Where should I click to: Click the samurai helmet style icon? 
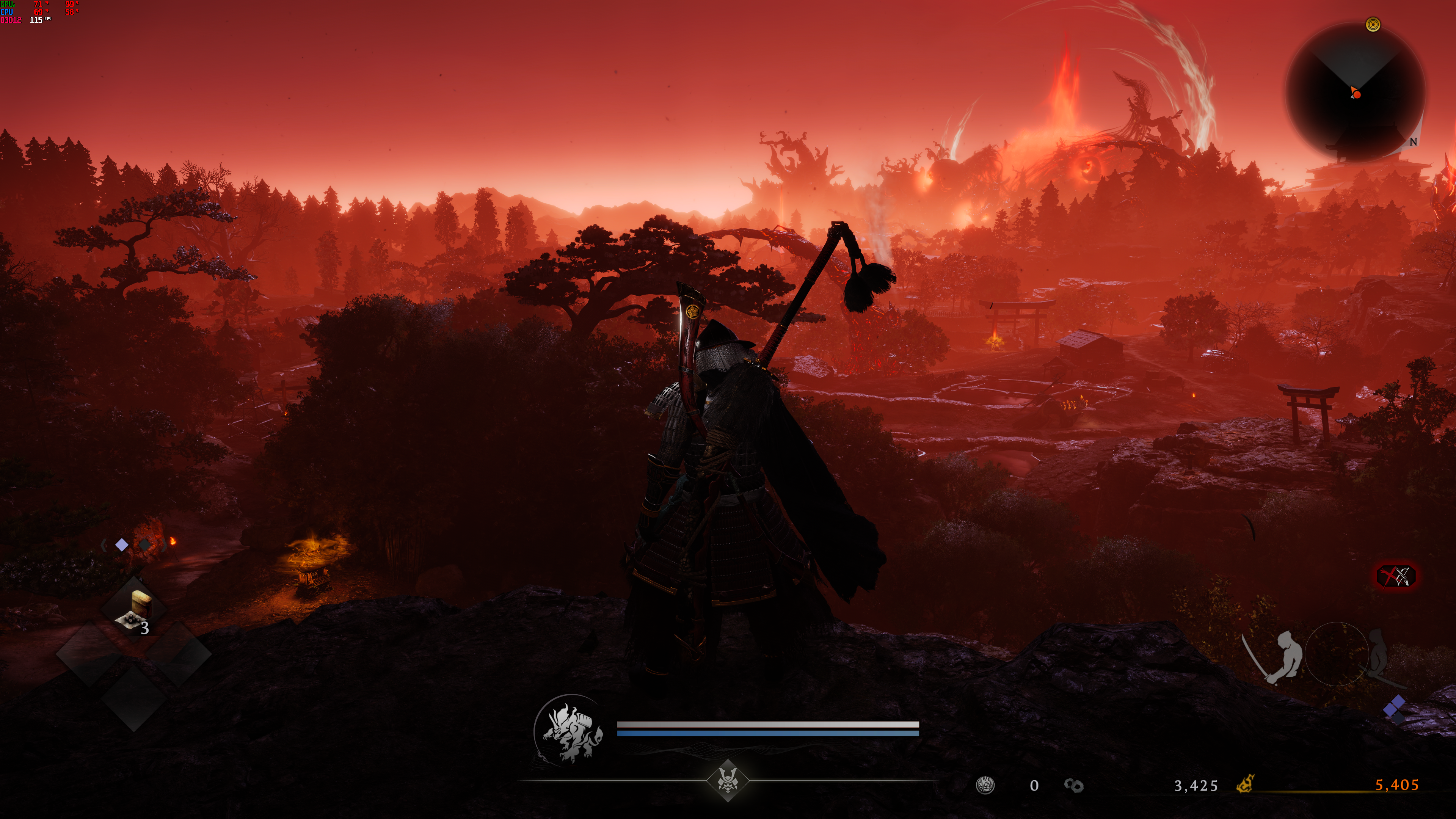pyautogui.click(x=728, y=781)
